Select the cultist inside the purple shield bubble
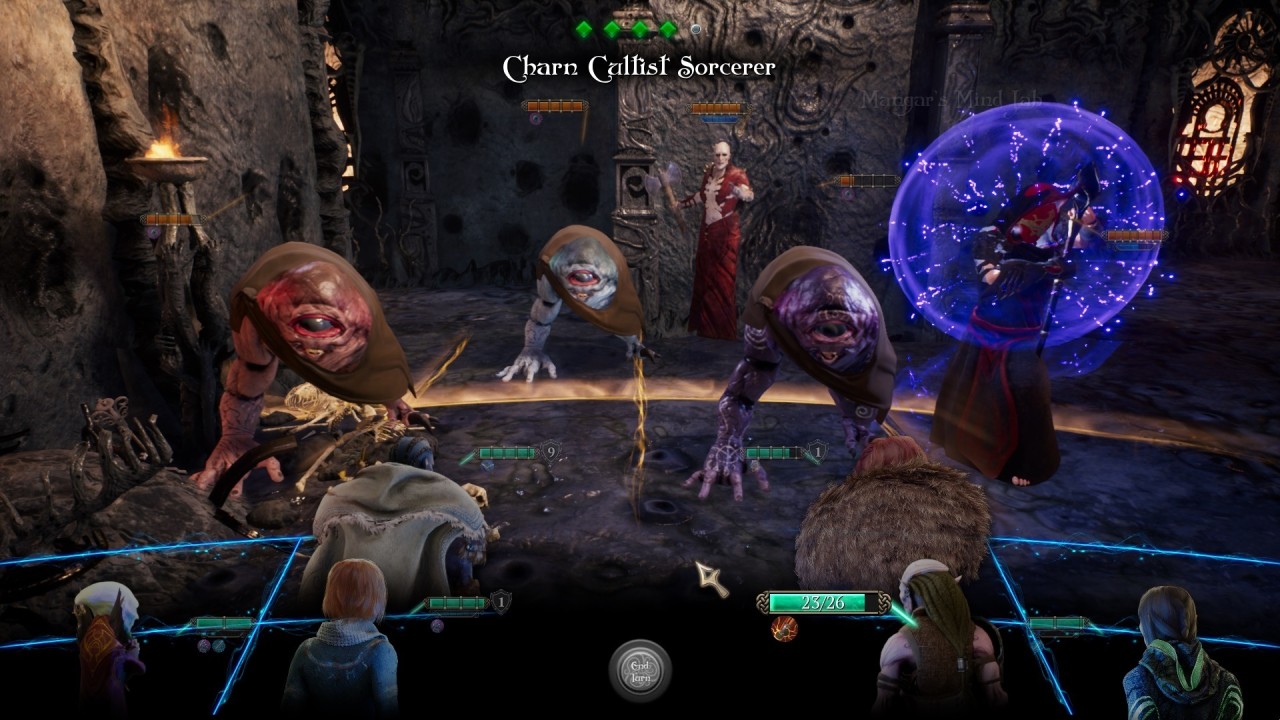The height and width of the screenshot is (720, 1280). point(1010,300)
